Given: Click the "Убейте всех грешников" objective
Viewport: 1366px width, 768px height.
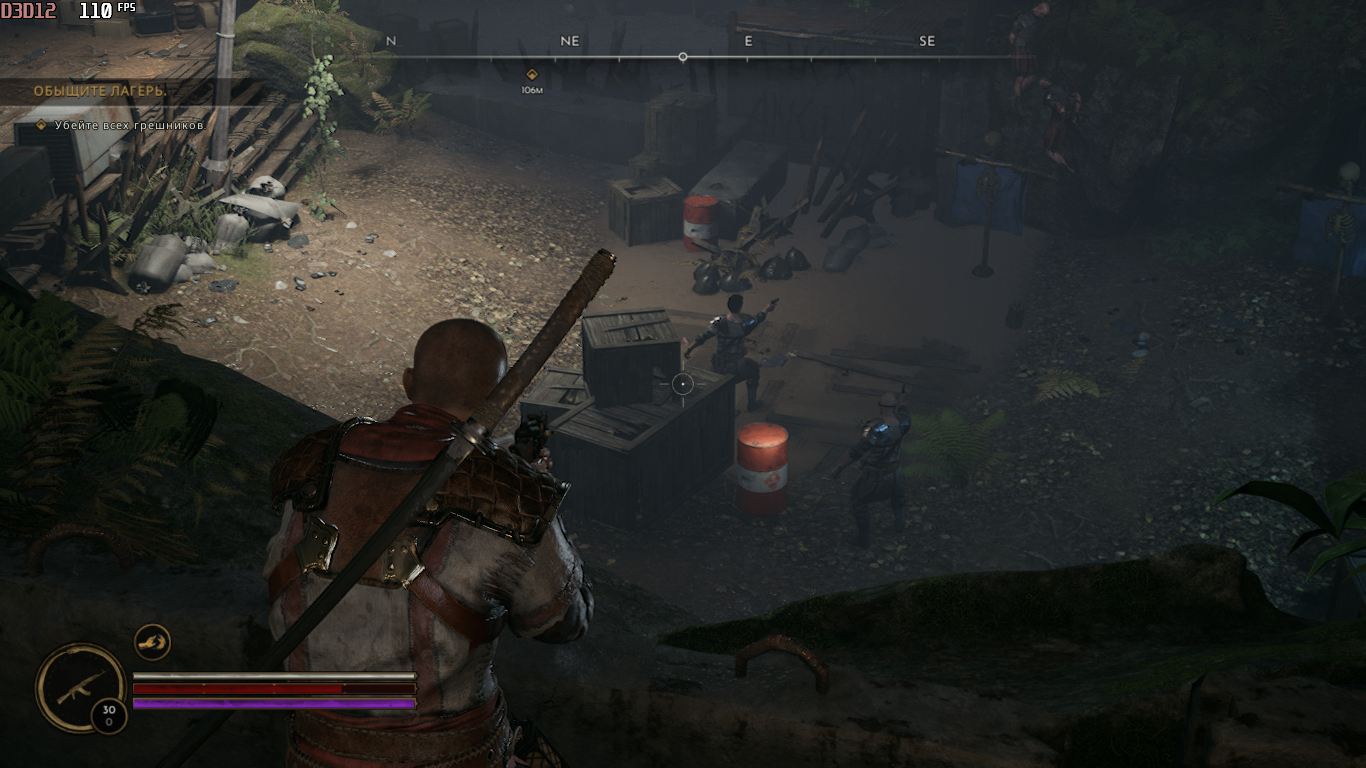Looking at the screenshot, I should [x=129, y=125].
